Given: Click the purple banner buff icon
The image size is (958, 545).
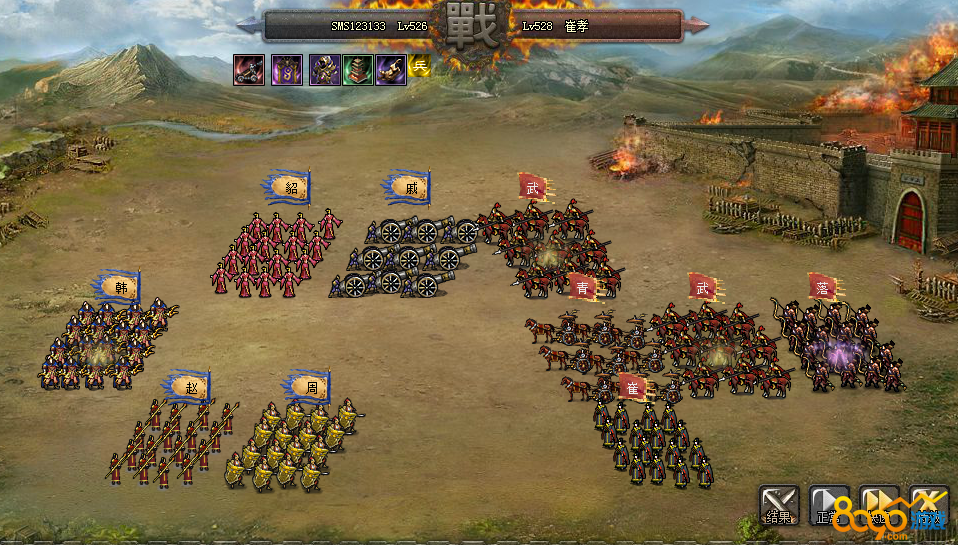Looking at the screenshot, I should 287,69.
